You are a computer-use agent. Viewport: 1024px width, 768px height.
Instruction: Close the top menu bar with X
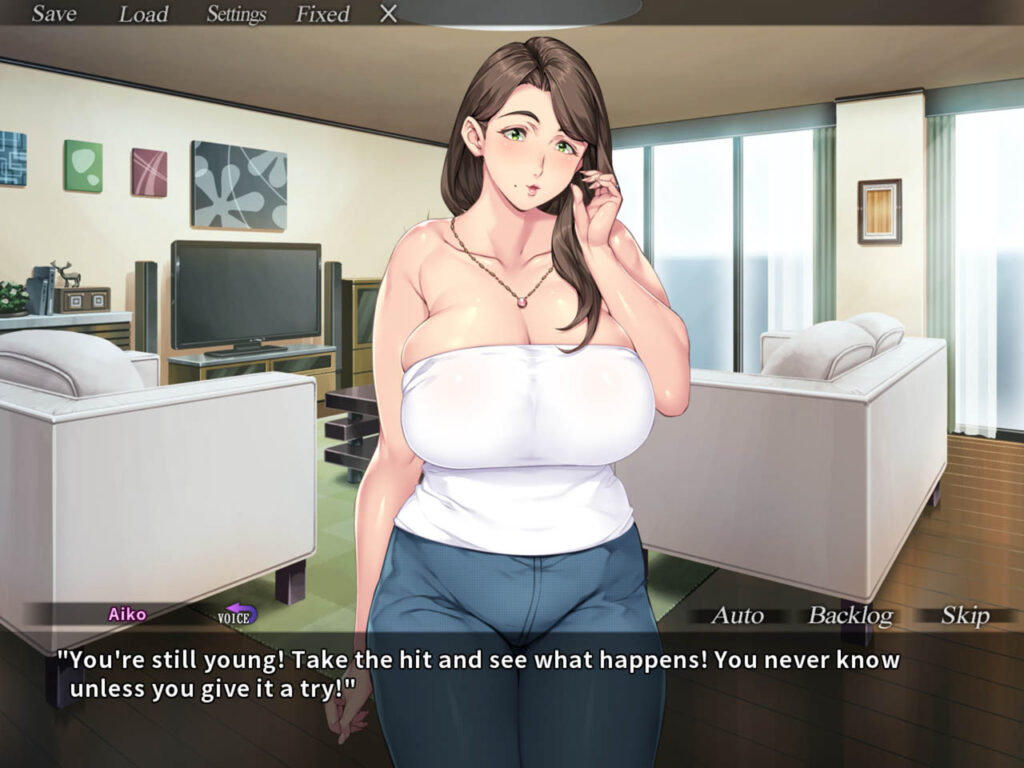[x=389, y=14]
